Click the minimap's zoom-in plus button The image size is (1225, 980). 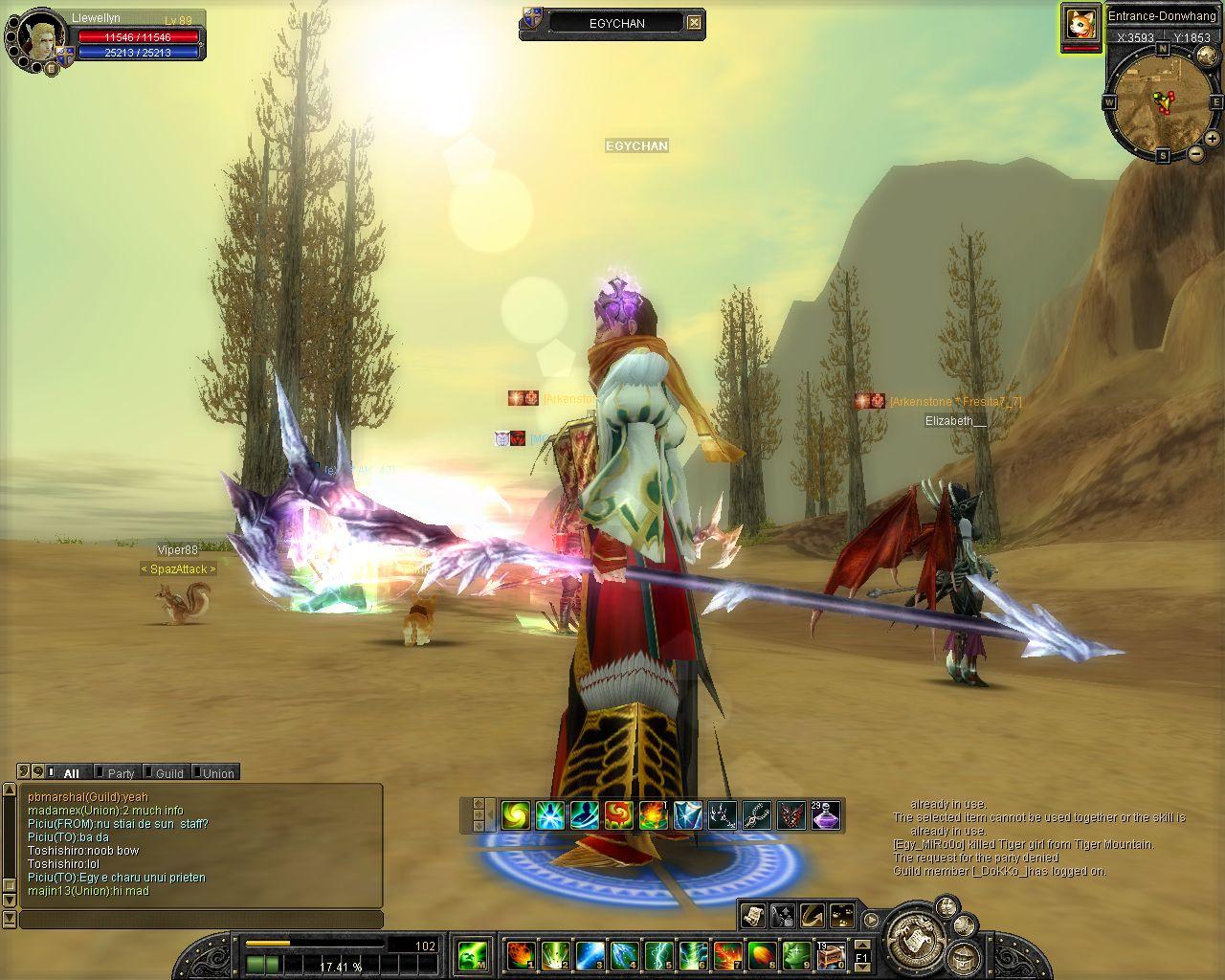pyautogui.click(x=1213, y=139)
